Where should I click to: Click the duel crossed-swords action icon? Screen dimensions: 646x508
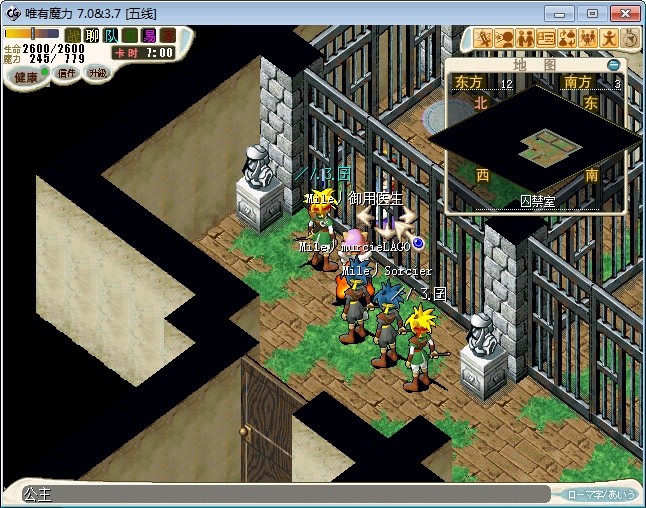click(483, 39)
